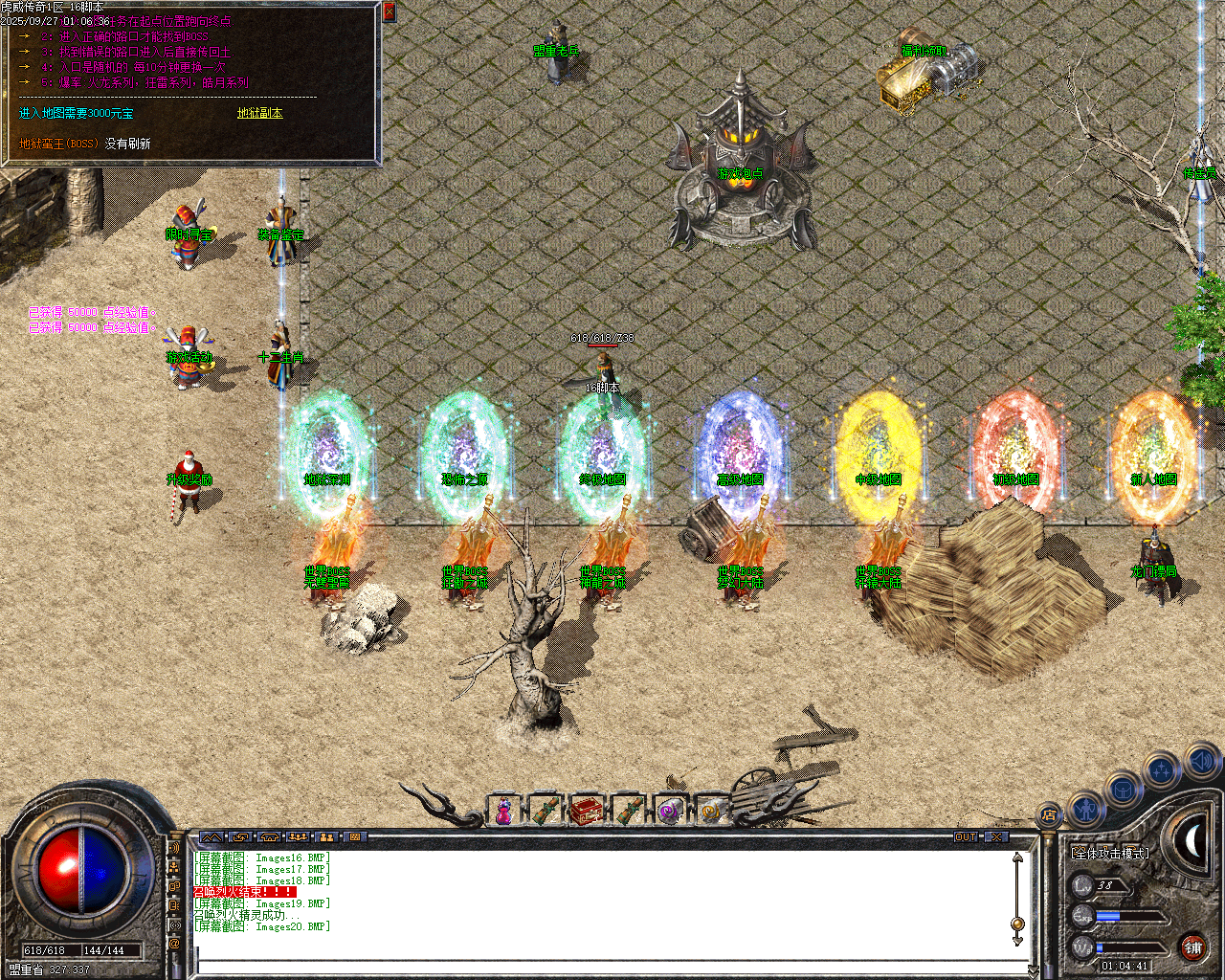This screenshot has height=980, width=1225.
Task: Click the 进入地图需要3000元宝 entry link
Action: [x=74, y=112]
